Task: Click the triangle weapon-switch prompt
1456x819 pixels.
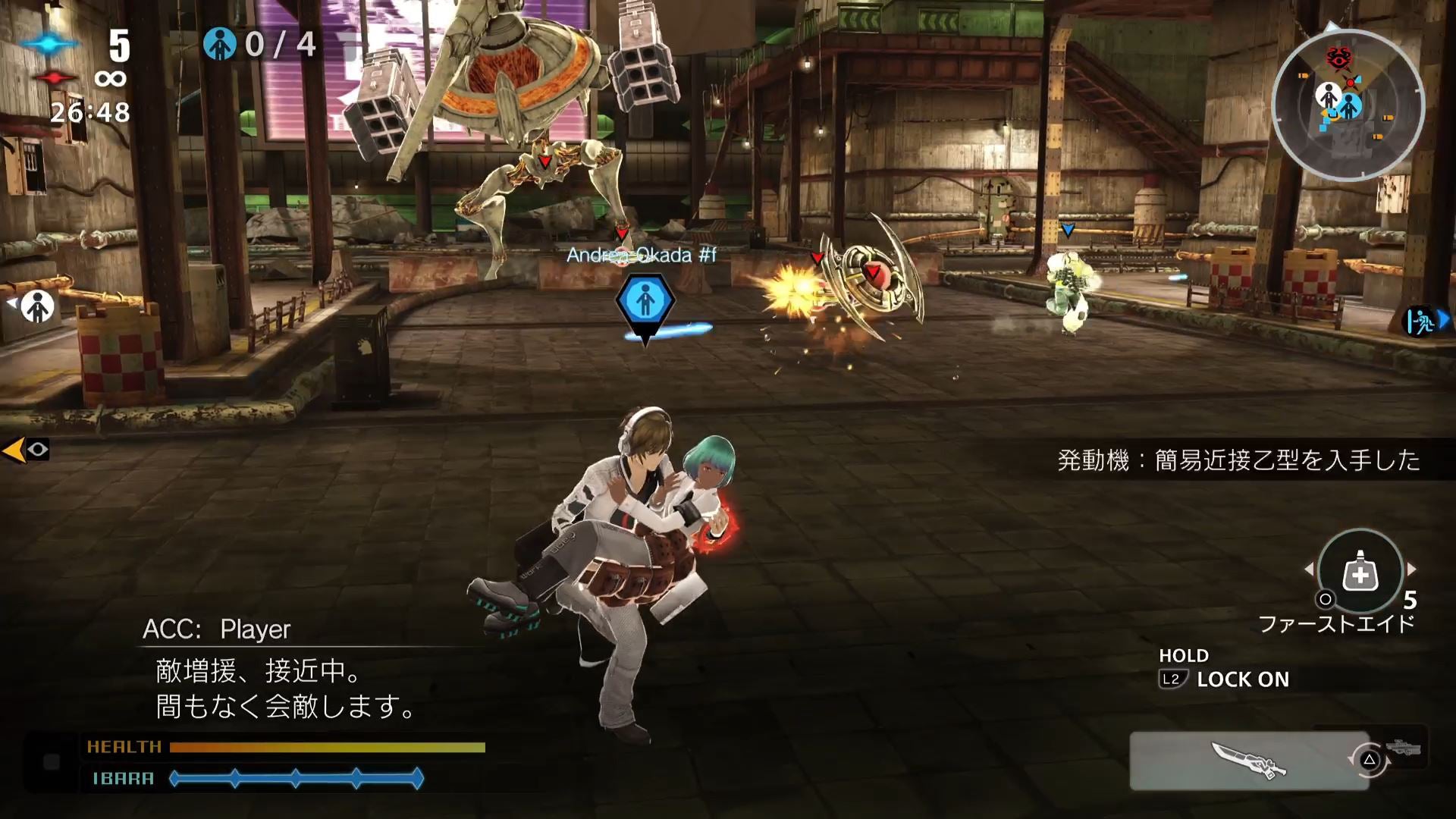Action: coord(1370,759)
